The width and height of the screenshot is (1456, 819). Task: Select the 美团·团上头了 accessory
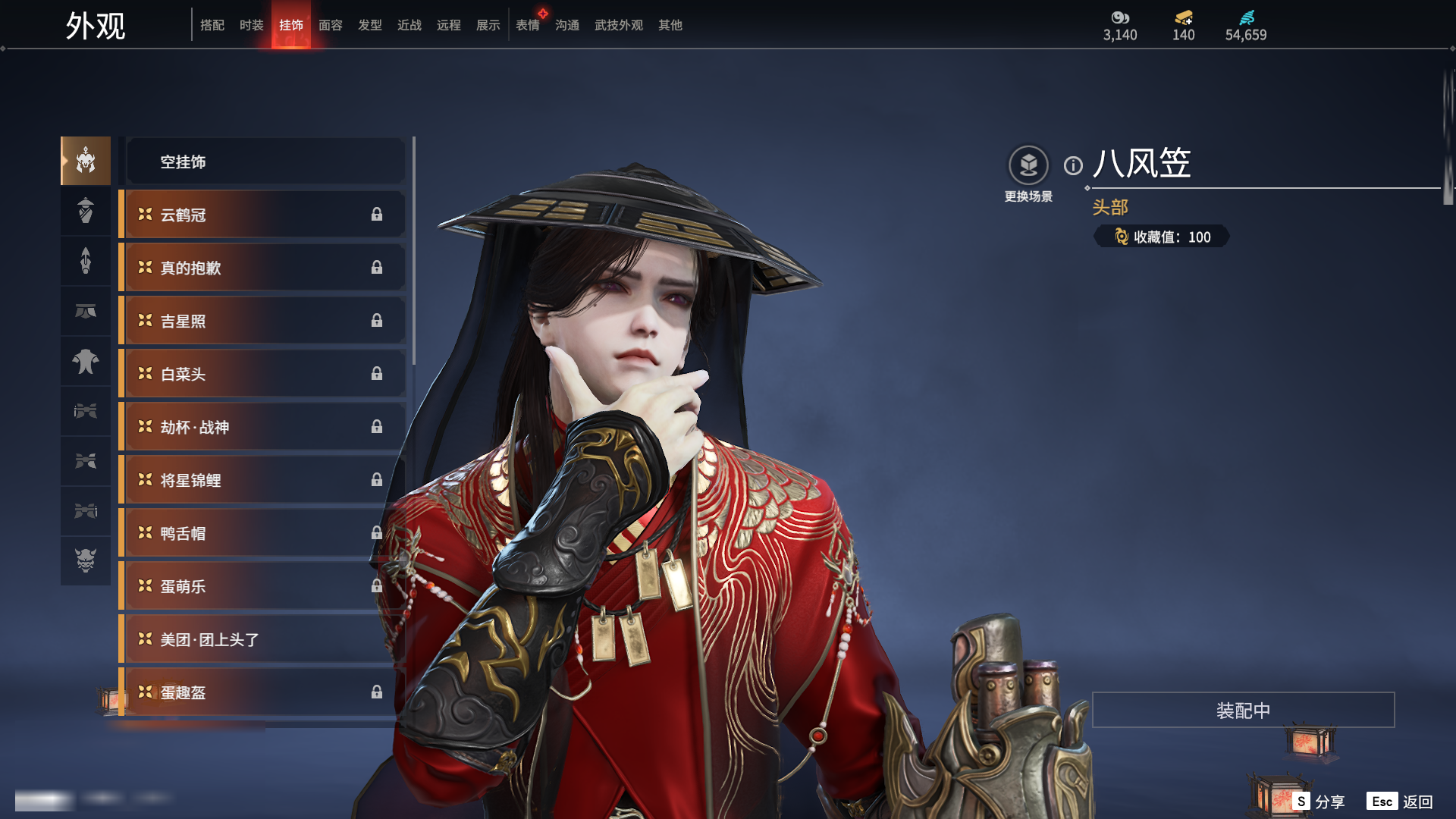[x=262, y=639]
